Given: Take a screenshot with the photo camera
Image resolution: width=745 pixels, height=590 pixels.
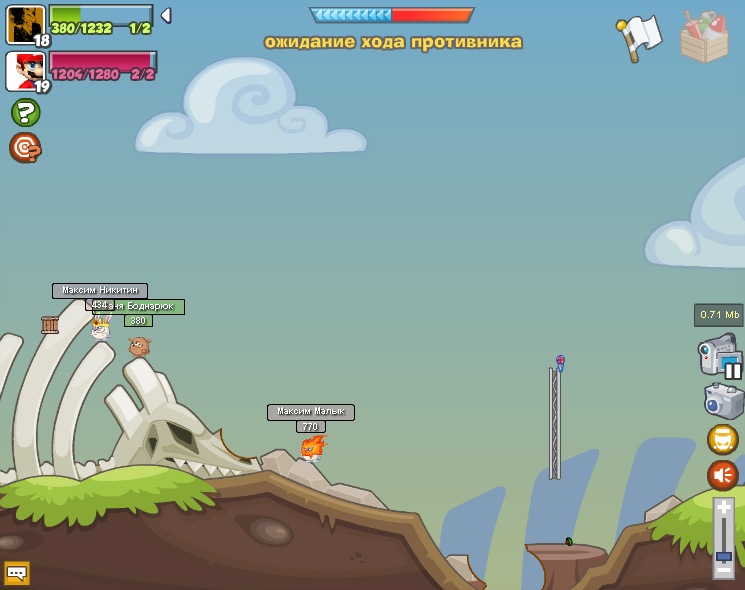Looking at the screenshot, I should 722,401.
